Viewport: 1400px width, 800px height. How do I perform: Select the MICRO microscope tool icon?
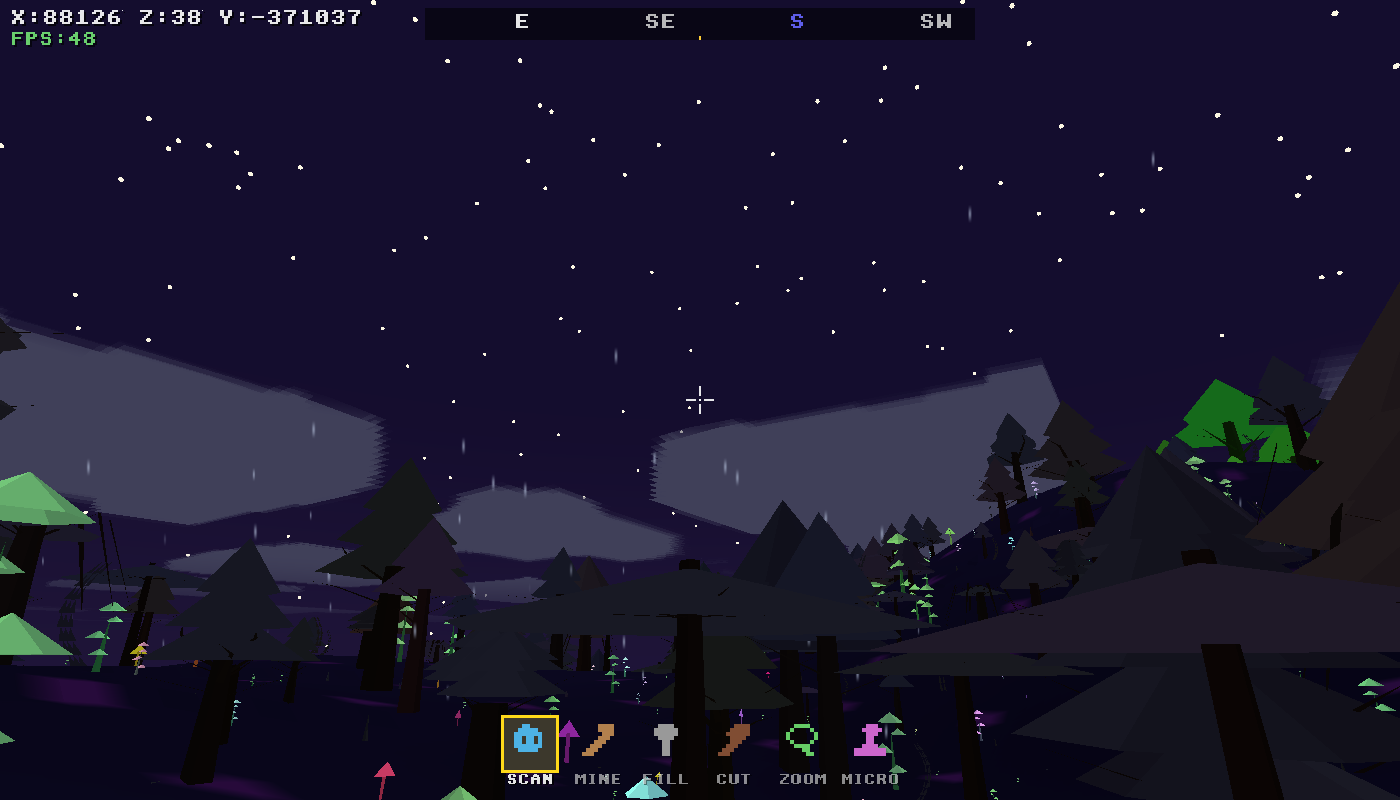coord(869,741)
